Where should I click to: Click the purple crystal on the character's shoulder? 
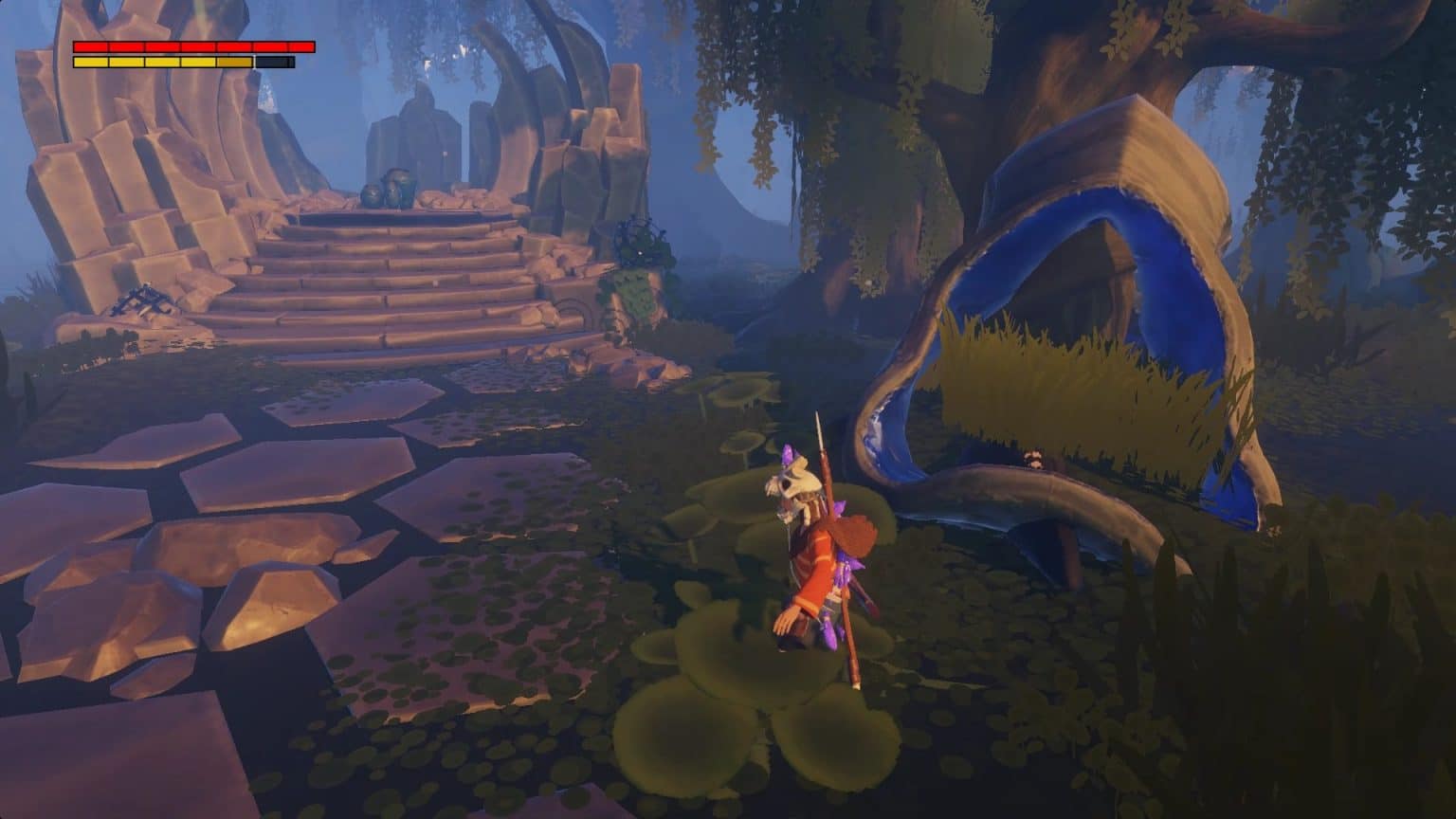coord(842,507)
